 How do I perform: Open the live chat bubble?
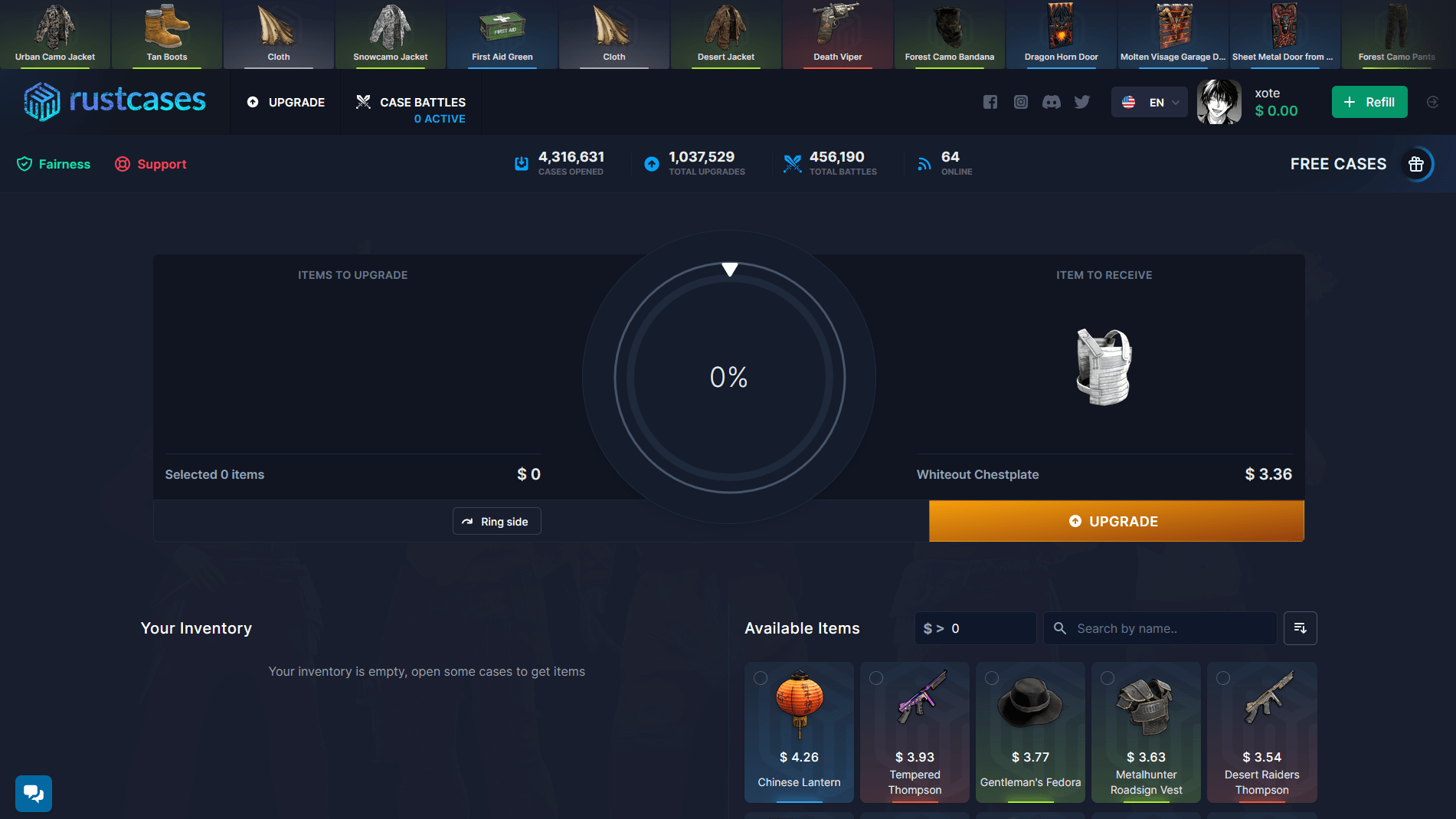pyautogui.click(x=34, y=794)
